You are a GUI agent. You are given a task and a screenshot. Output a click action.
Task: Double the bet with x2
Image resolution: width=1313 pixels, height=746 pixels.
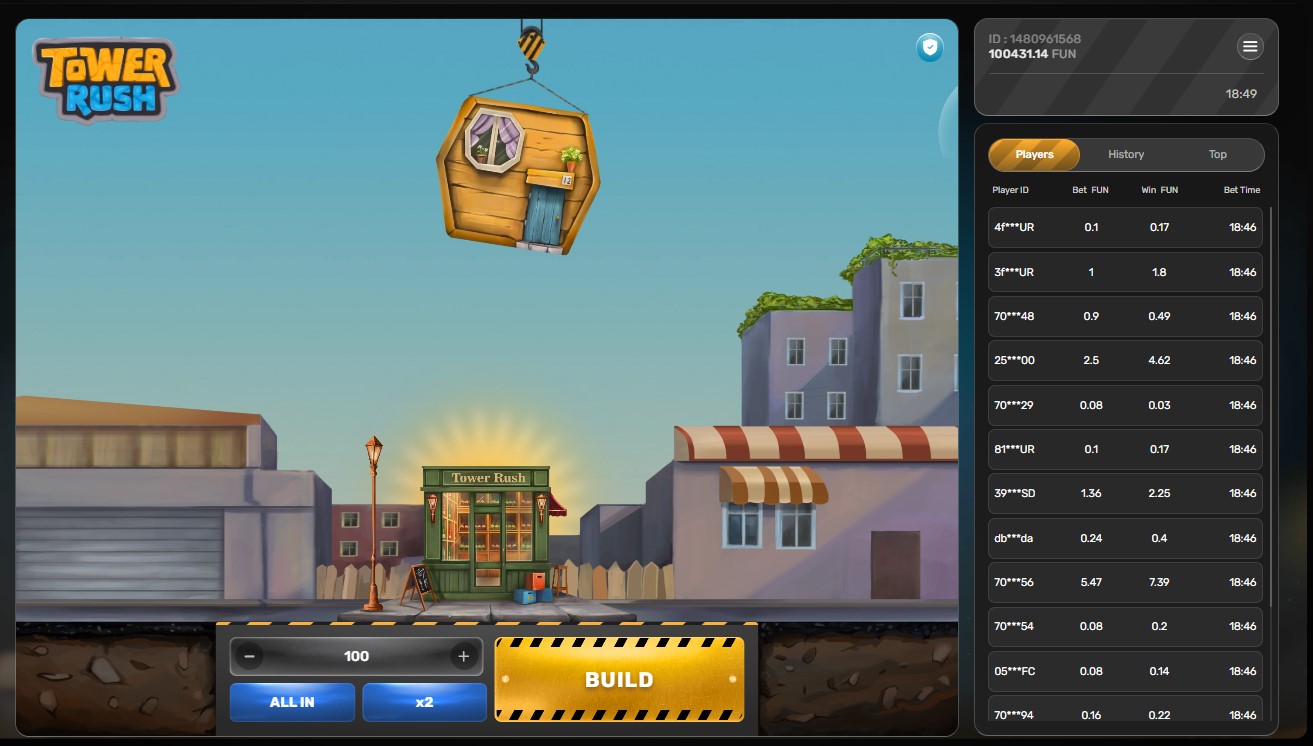click(424, 702)
